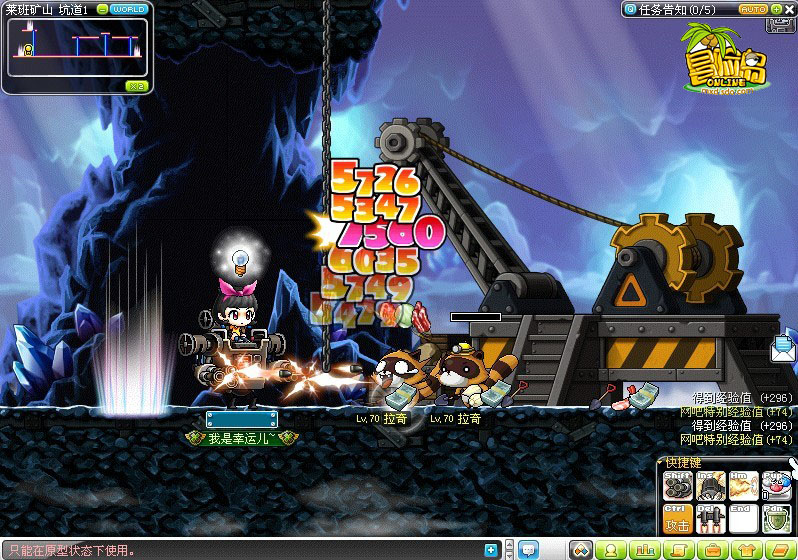
Task: Toggle the minimap X2 zoom button
Action: 137,86
